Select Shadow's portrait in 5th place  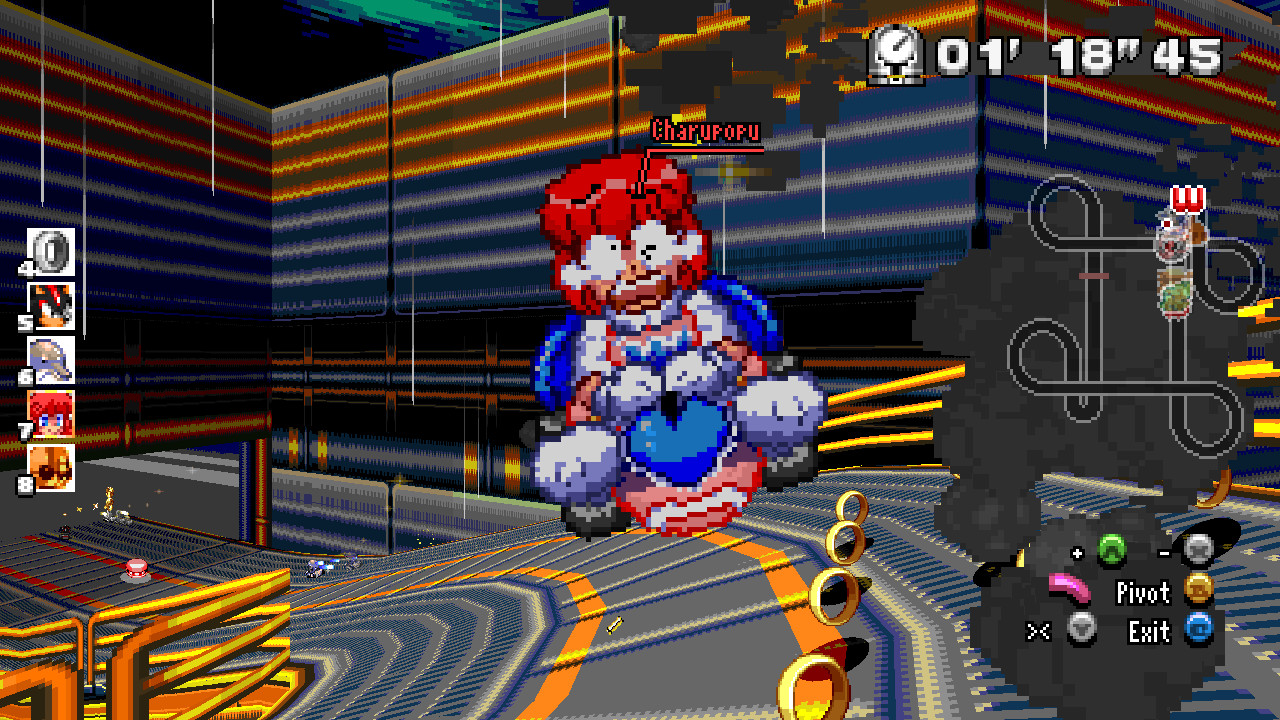click(x=52, y=308)
